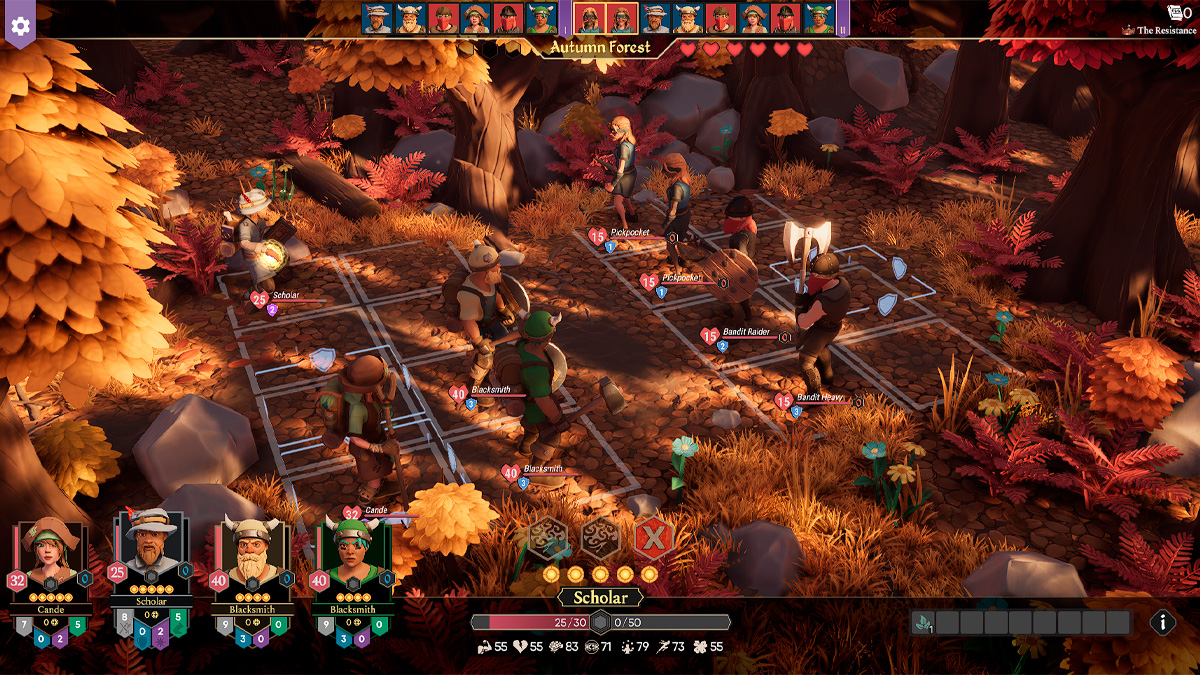
Task: Select Cande's portrait card
Action: click(x=50, y=565)
